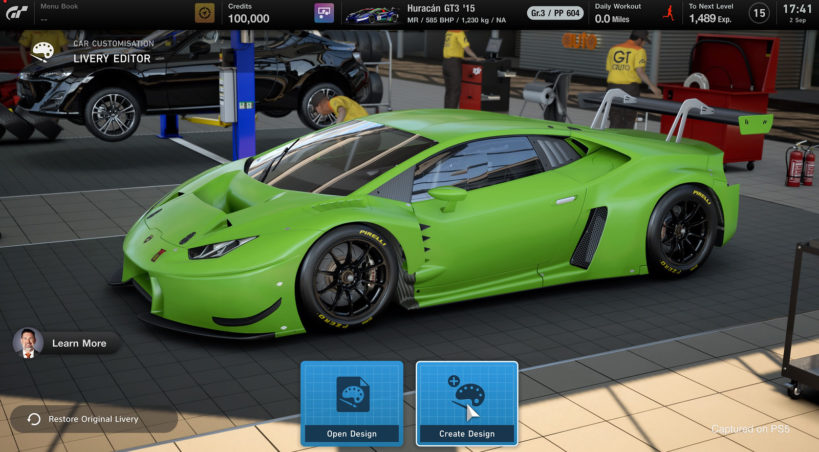Viewport: 819px width, 452px height.
Task: Select the Huracán GT3 '15 car thumbnail
Action: [x=371, y=14]
